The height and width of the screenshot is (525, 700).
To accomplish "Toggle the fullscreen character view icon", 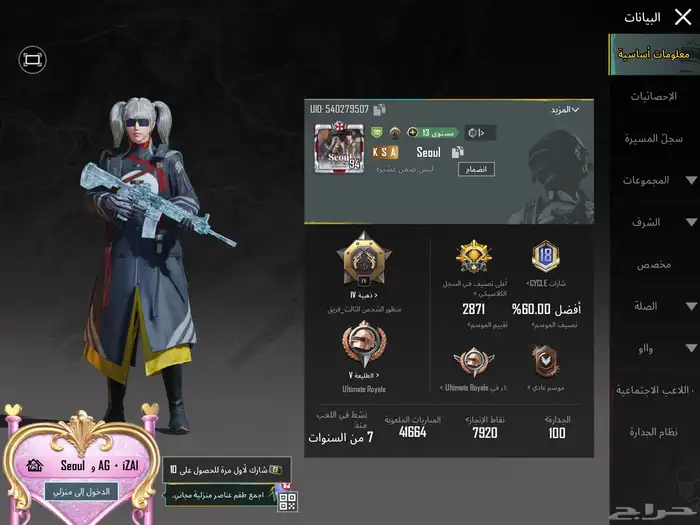I will point(32,60).
